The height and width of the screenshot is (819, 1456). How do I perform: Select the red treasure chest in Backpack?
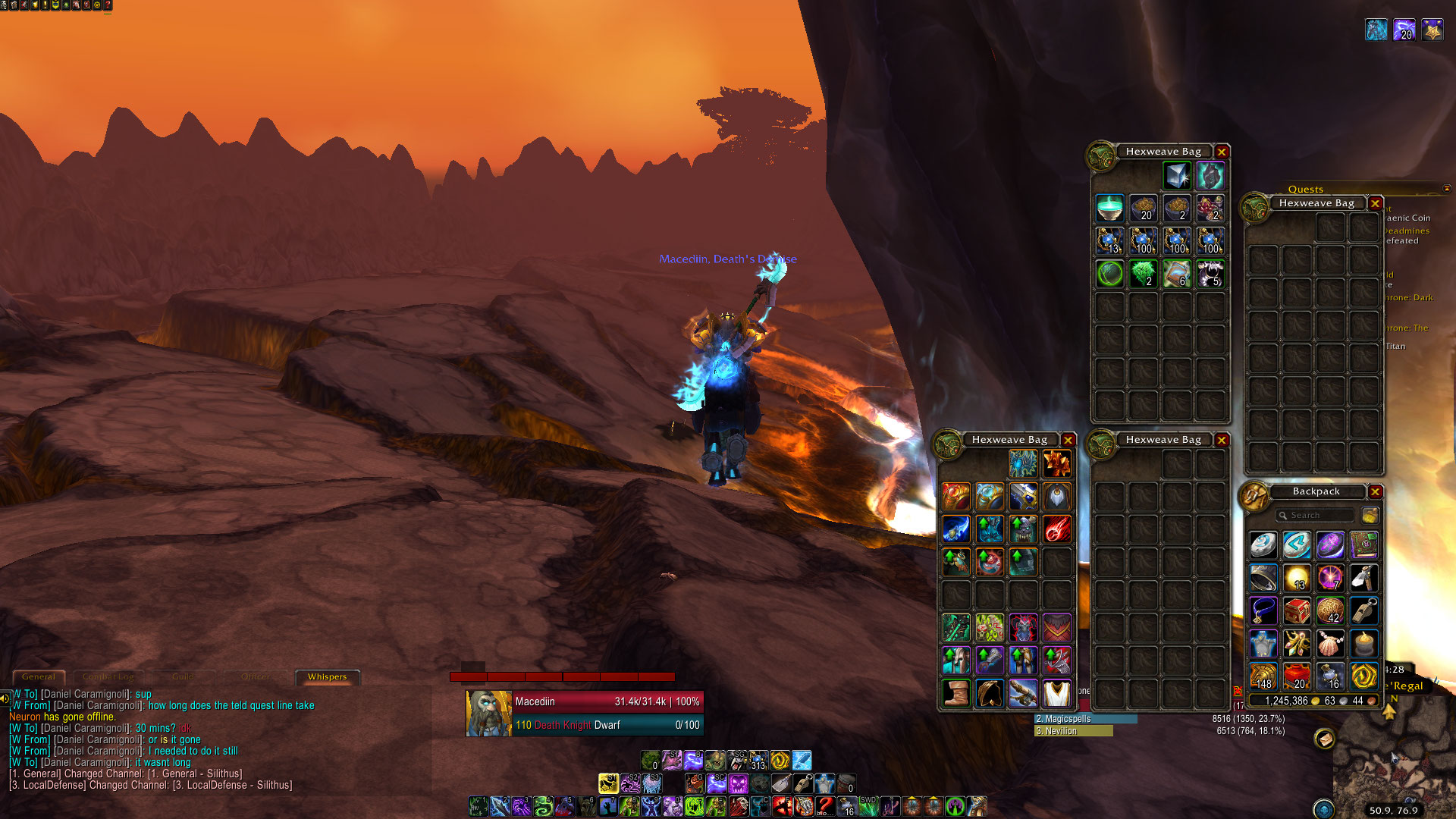pos(1297,610)
